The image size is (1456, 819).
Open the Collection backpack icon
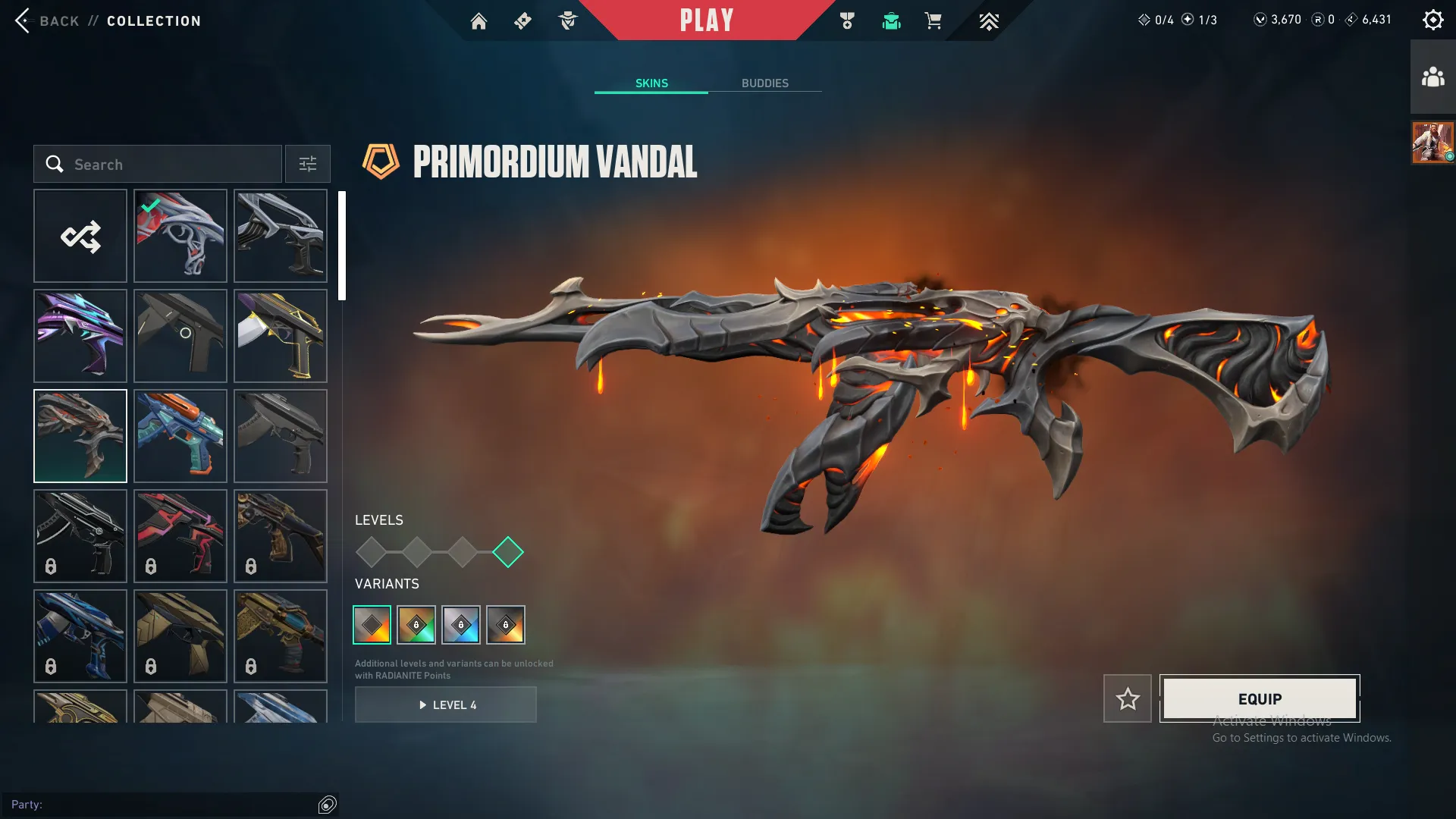[891, 21]
